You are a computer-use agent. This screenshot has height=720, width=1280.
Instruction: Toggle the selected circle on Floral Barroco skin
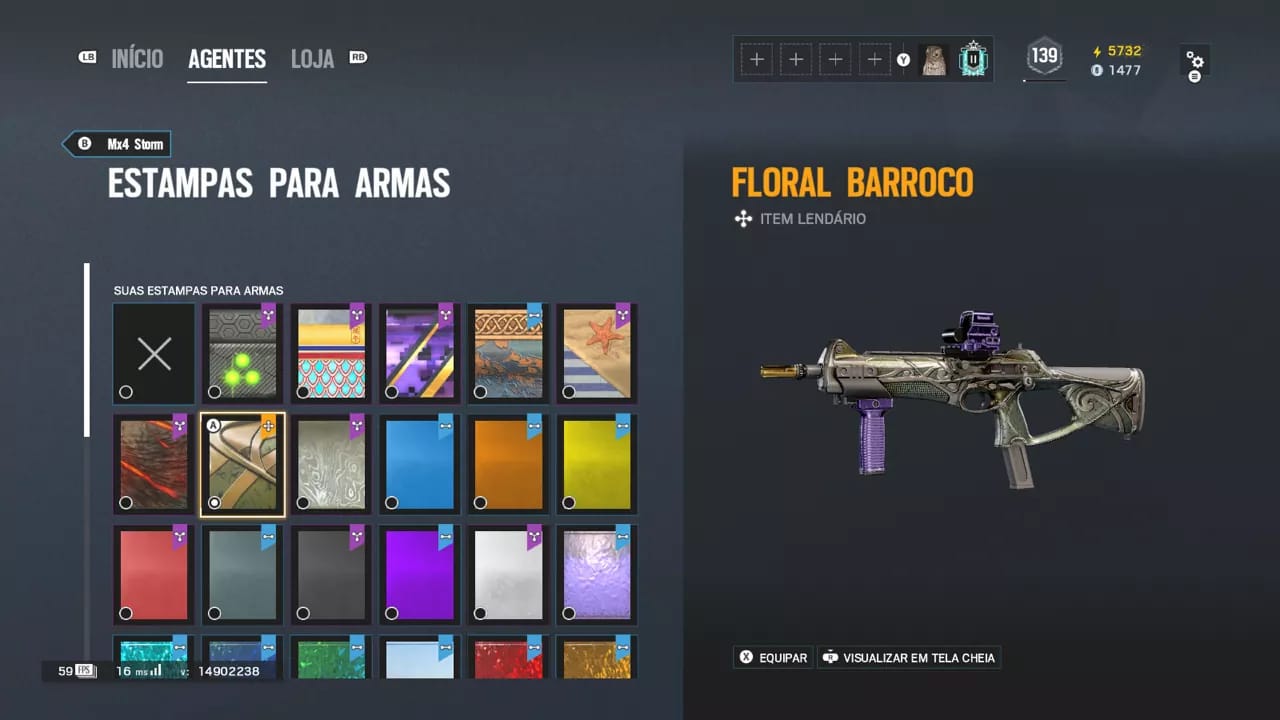click(214, 502)
